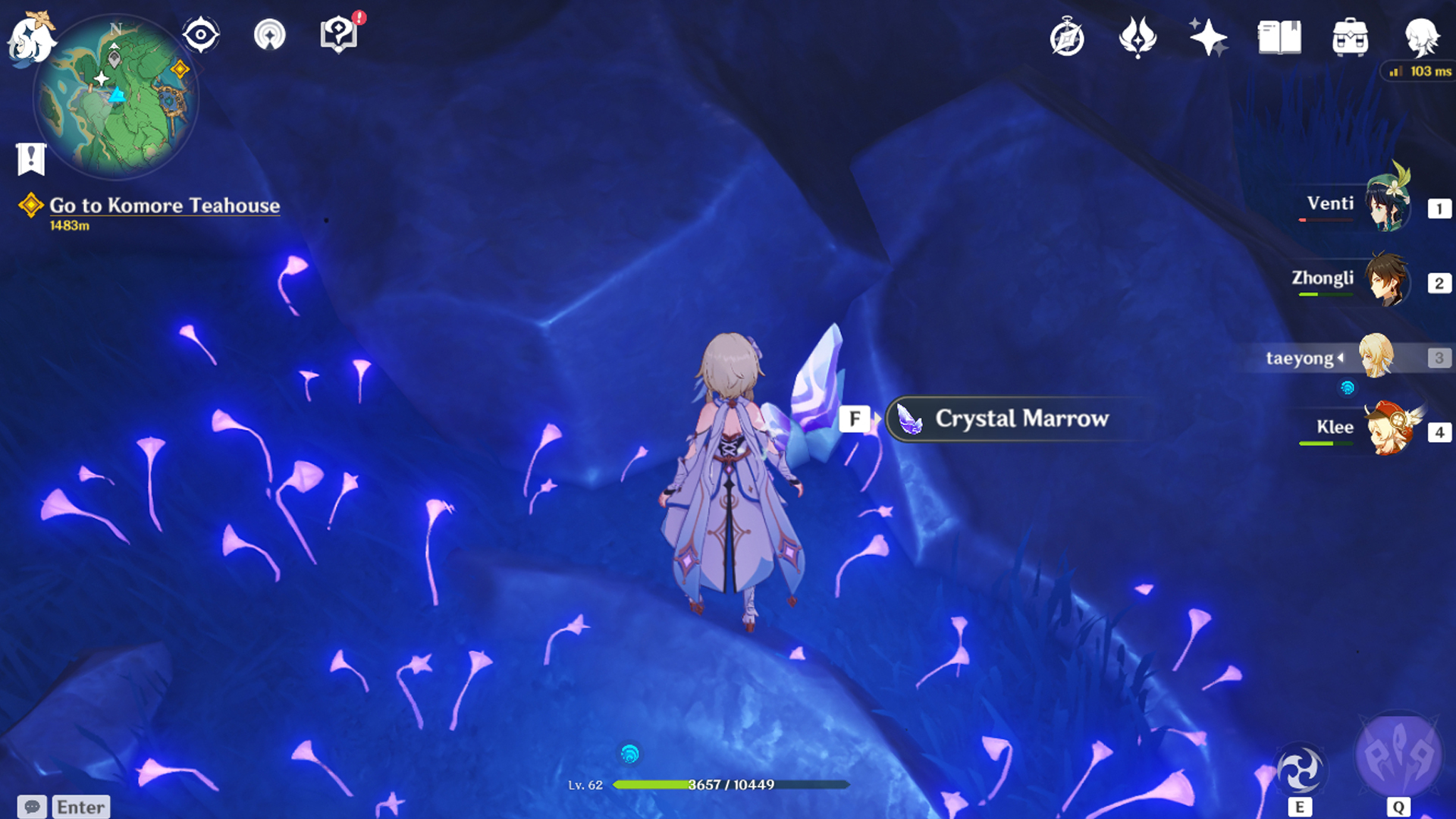Screen dimensions: 1456x819
Task: Track the Go to Komore Teahouse quest
Action: [x=164, y=206]
